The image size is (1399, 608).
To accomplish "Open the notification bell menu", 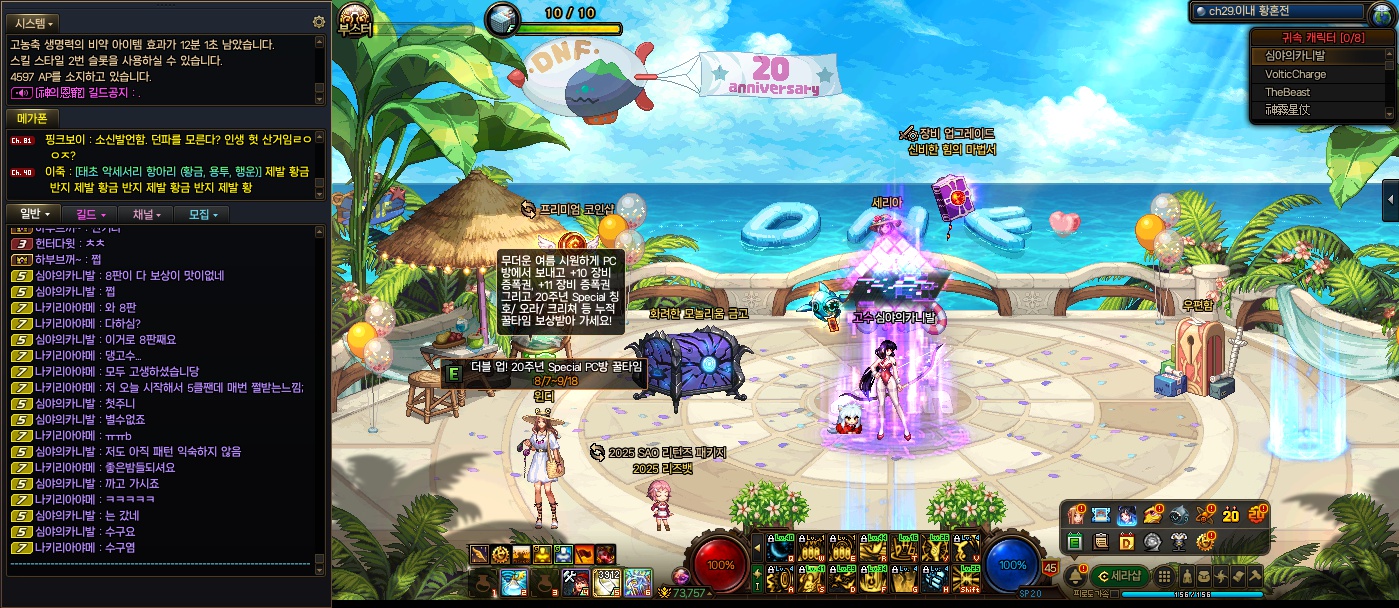I will 1076,576.
